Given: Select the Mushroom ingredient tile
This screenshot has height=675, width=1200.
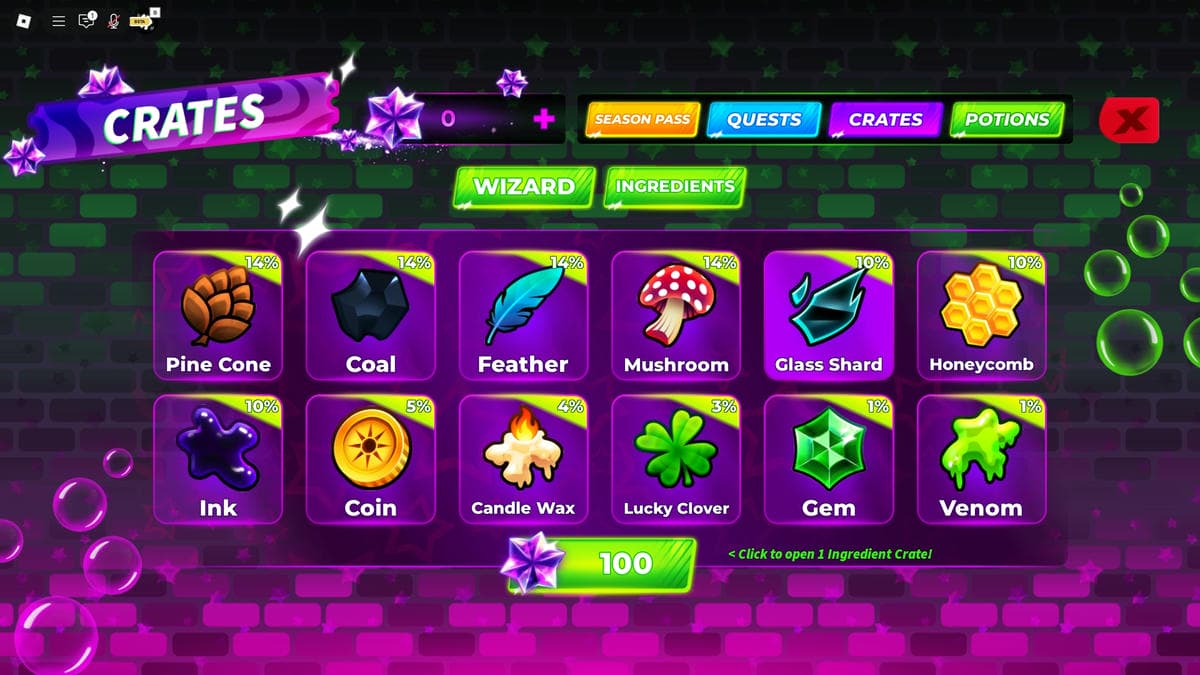Looking at the screenshot, I should (676, 316).
